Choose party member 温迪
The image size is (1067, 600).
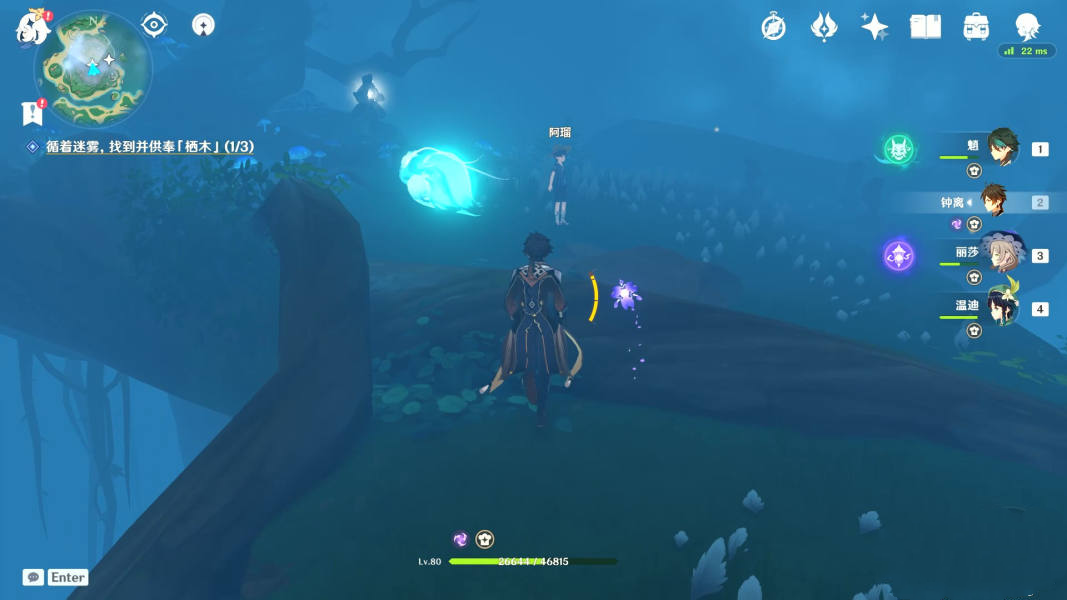pyautogui.click(x=1001, y=307)
